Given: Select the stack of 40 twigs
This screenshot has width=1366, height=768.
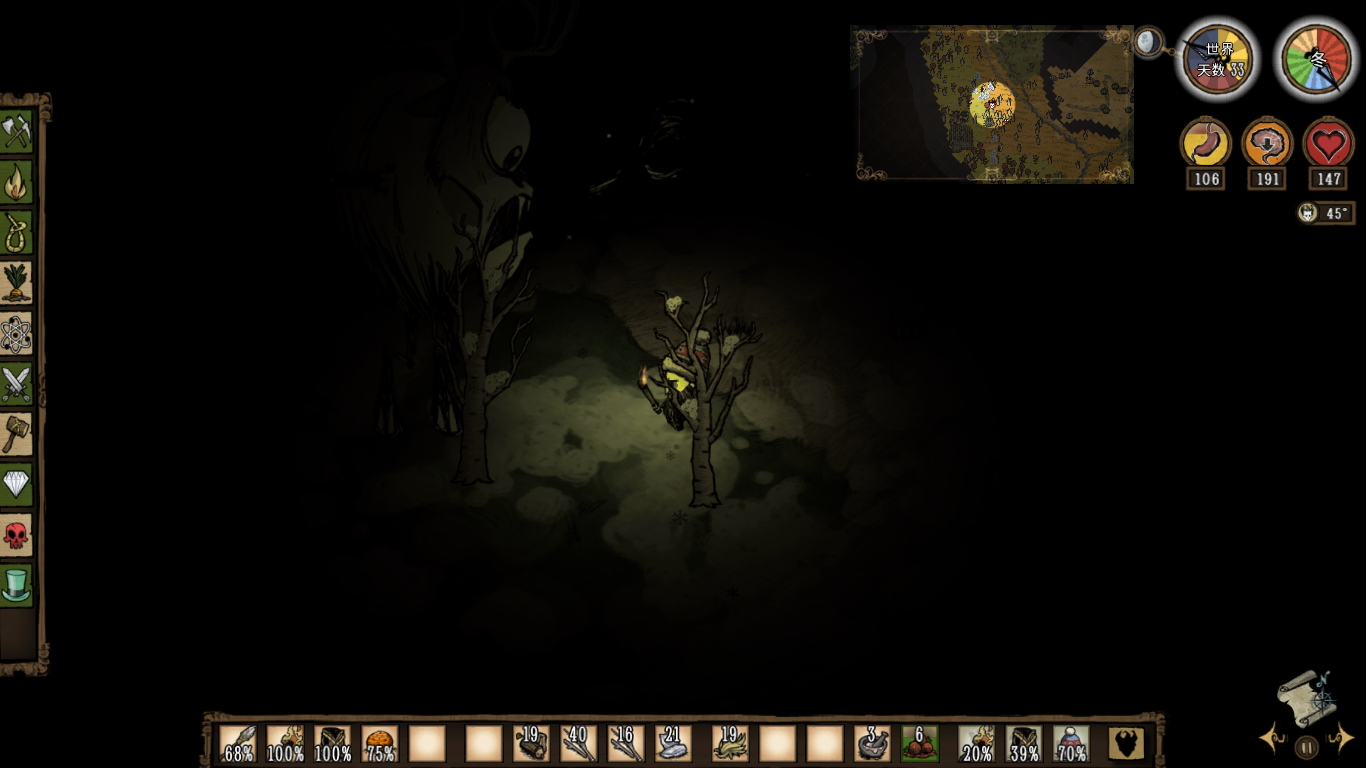Looking at the screenshot, I should pyautogui.click(x=578, y=744).
